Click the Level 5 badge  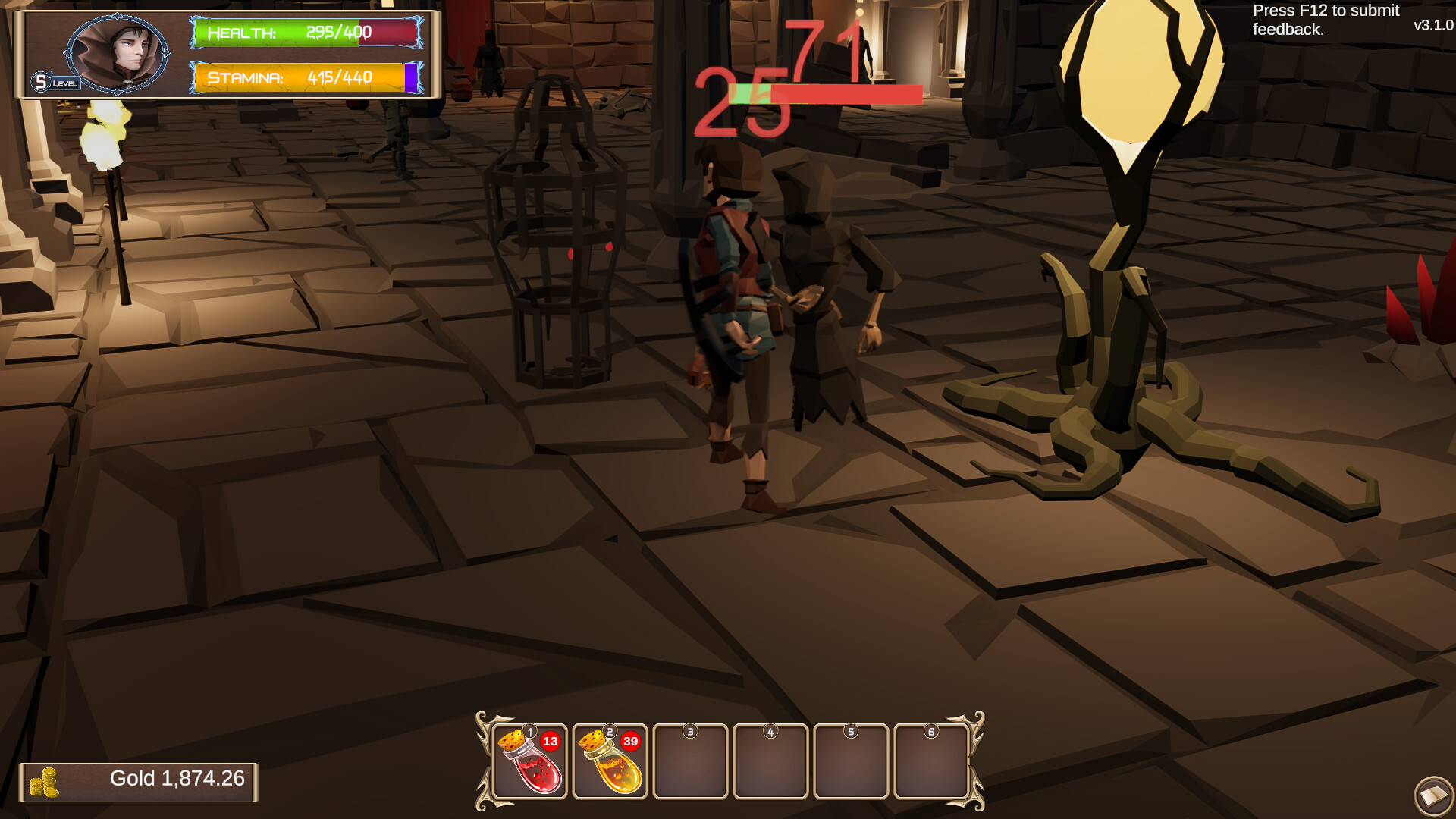coord(42,81)
